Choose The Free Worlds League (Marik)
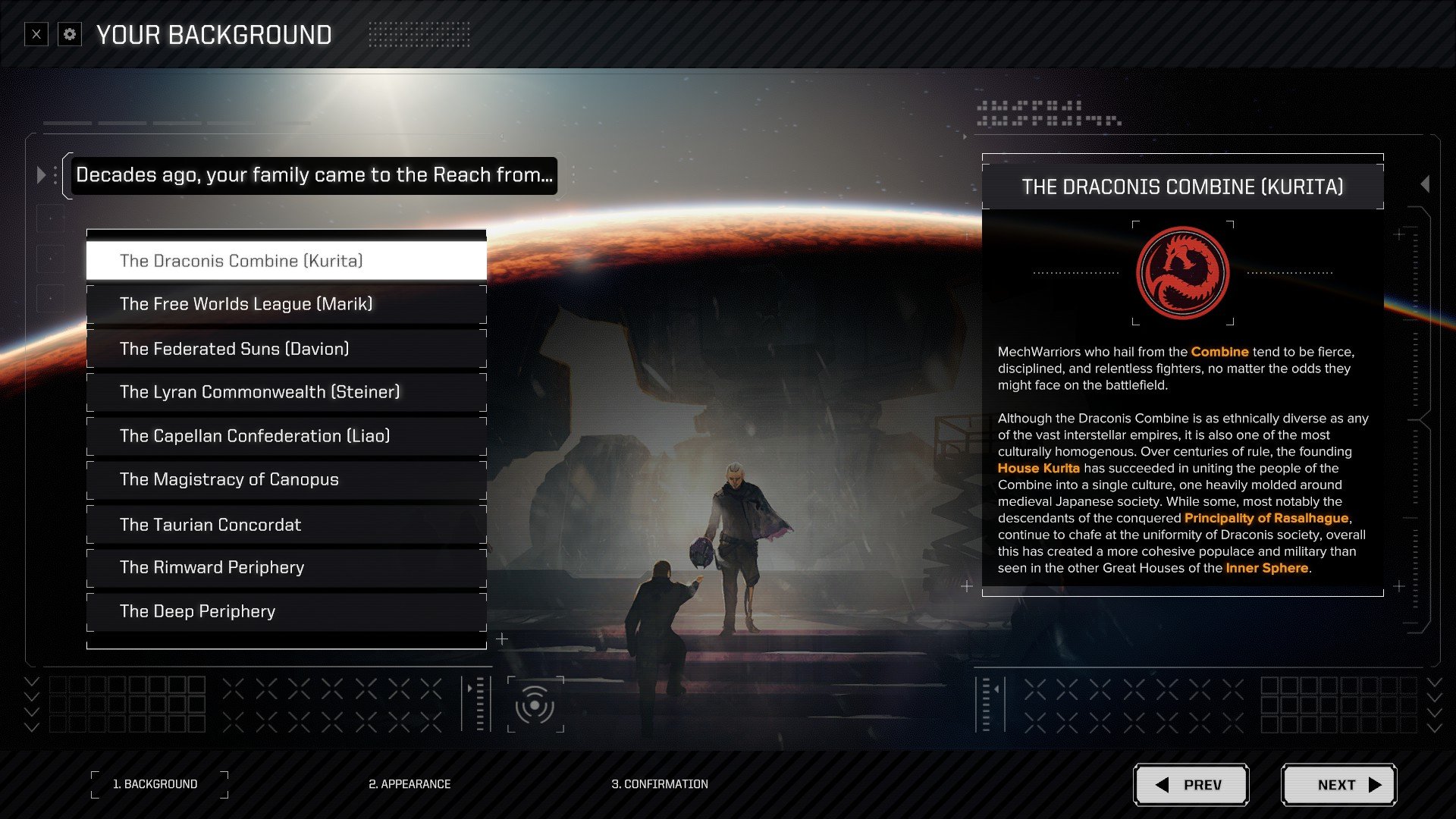Image resolution: width=1456 pixels, height=819 pixels. (286, 304)
